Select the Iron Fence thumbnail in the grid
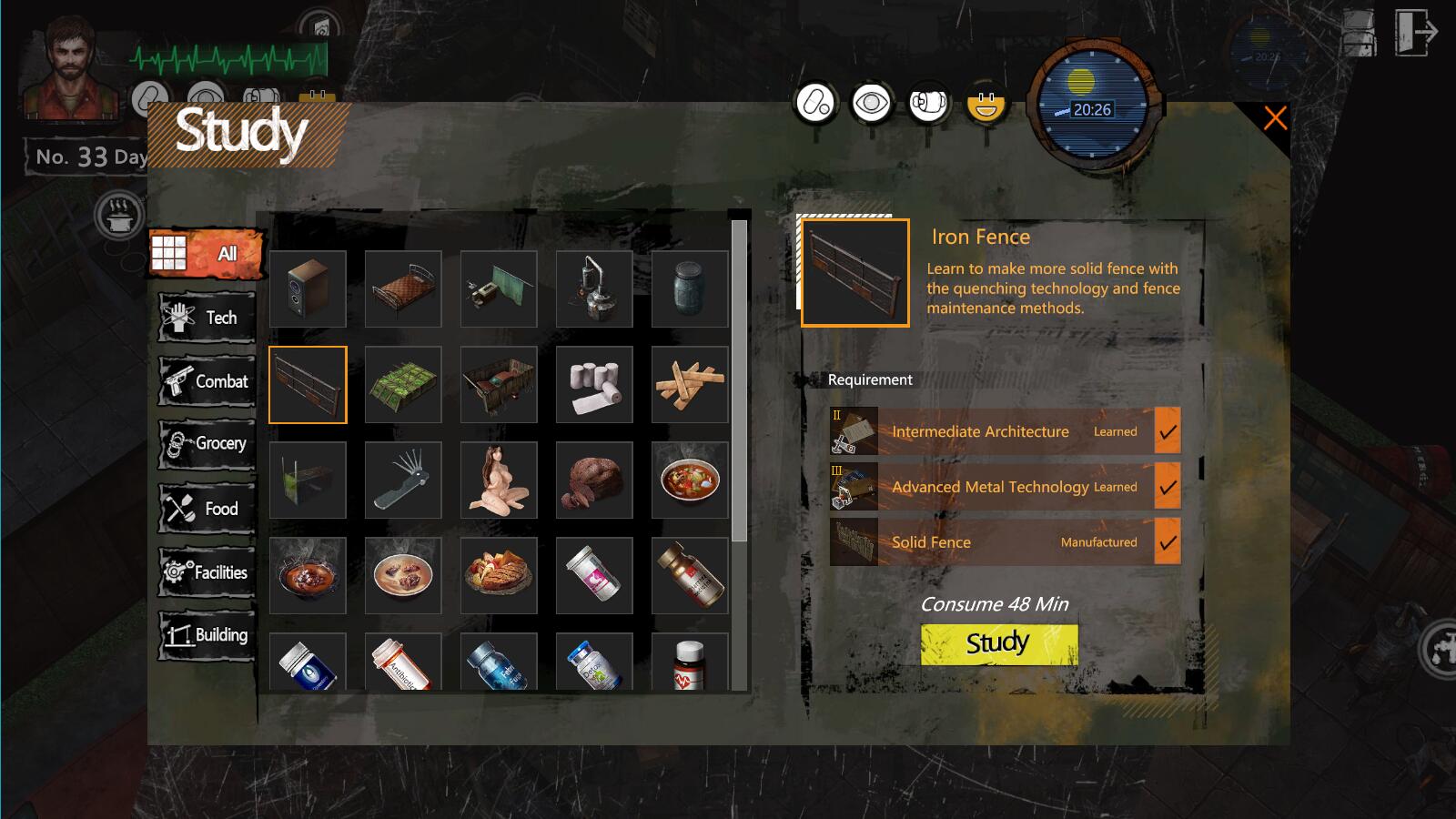 (x=308, y=385)
